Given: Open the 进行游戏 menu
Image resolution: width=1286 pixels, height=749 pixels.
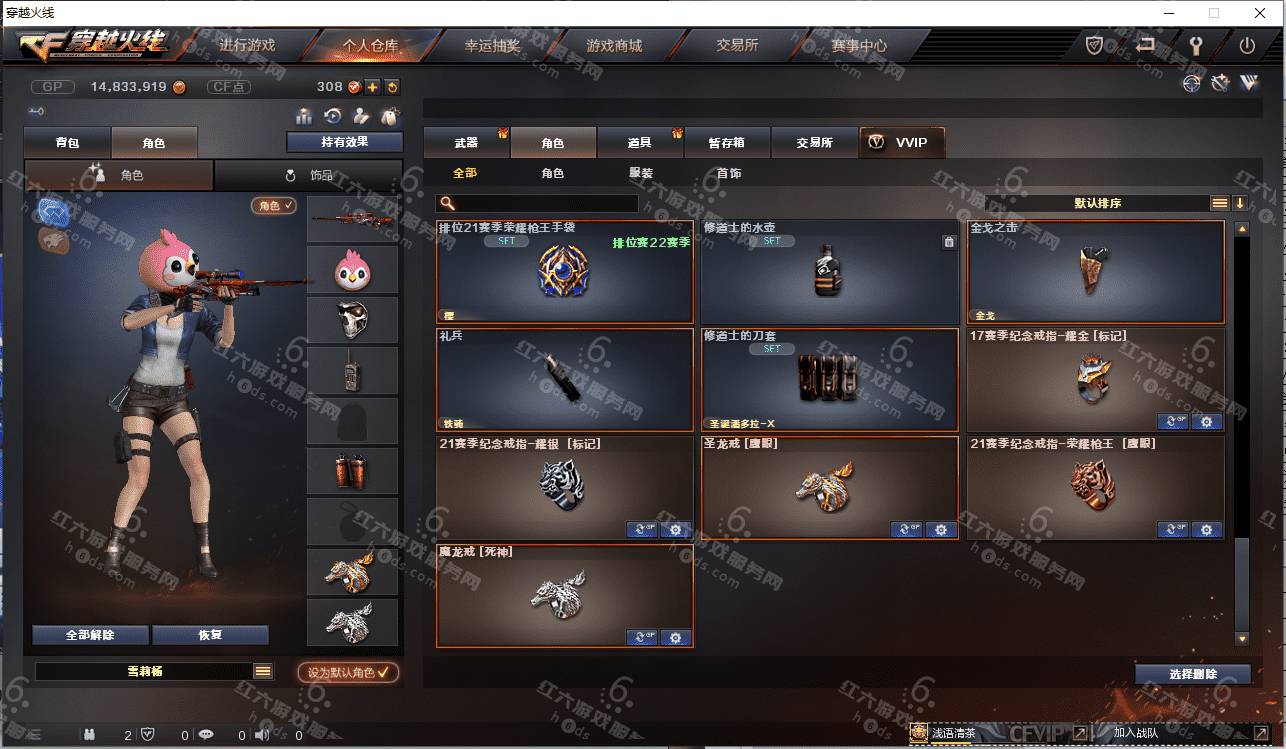Looking at the screenshot, I should (247, 46).
